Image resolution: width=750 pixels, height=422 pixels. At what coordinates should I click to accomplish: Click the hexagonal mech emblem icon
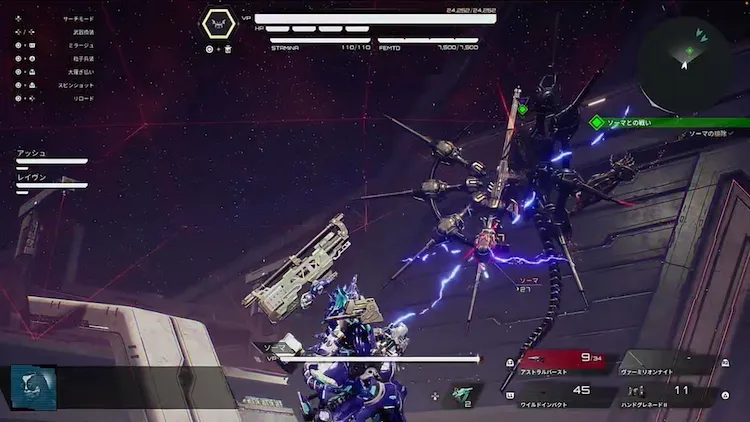[220, 24]
